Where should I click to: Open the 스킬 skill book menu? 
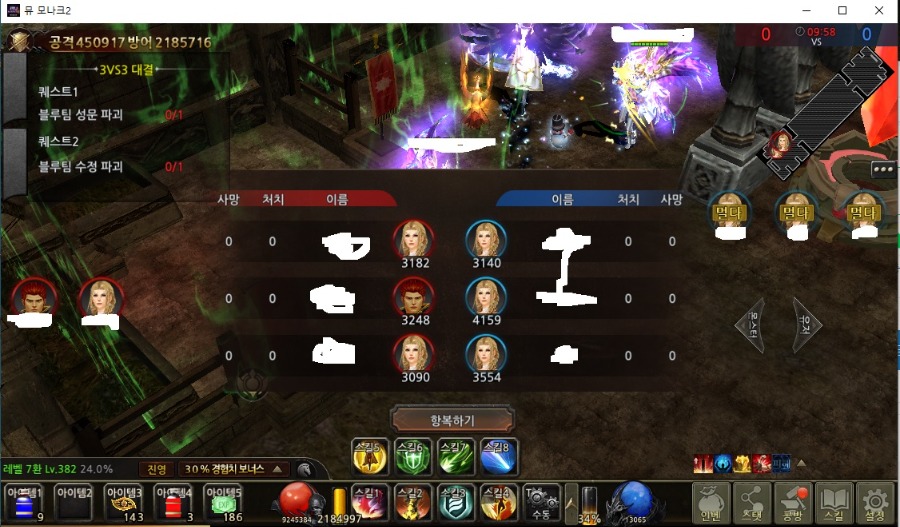[834, 503]
